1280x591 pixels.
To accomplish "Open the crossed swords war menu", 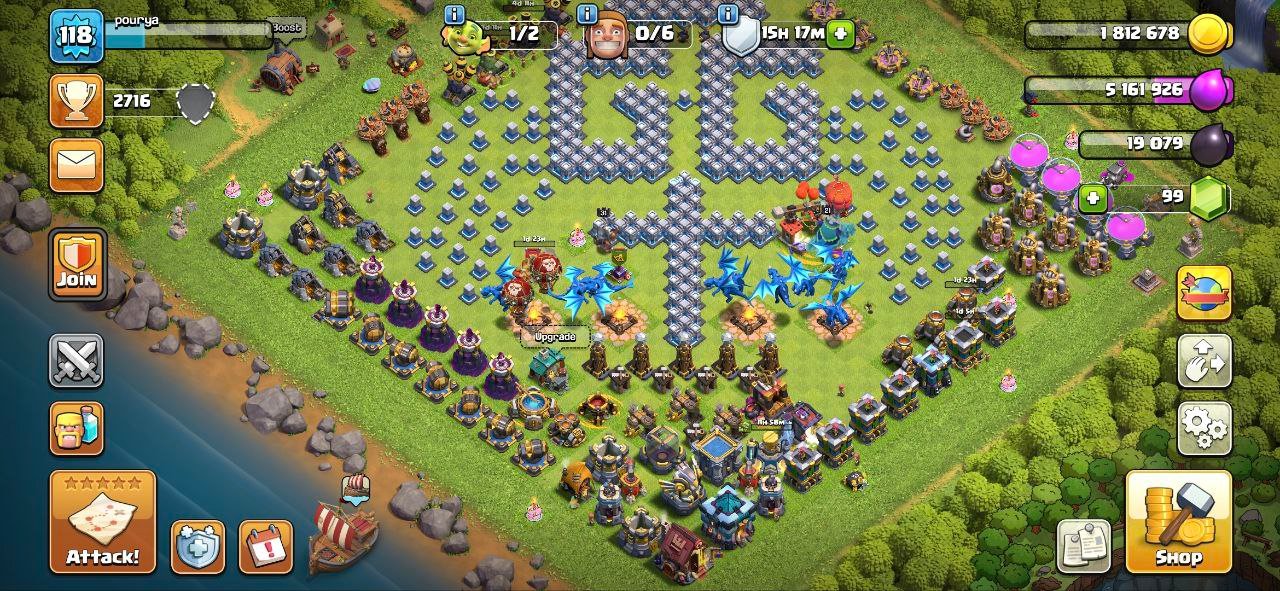I will 76,361.
